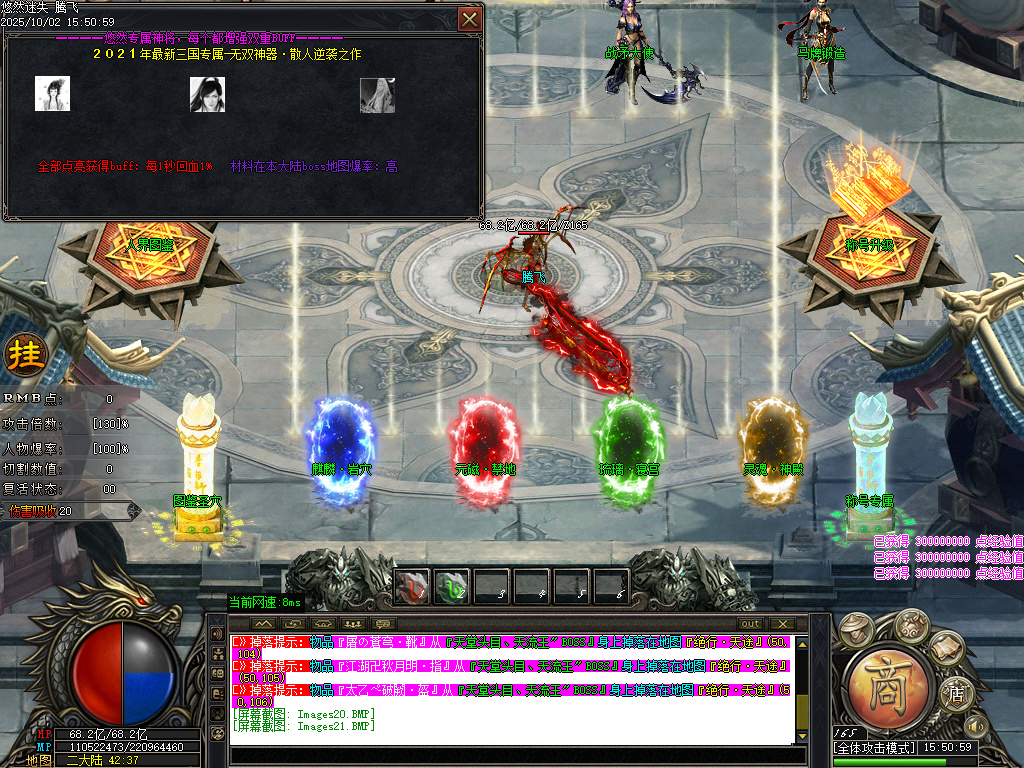Choose the long-haired warrior portrait in the middle
Image resolution: width=1024 pixels, height=768 pixels.
(207, 94)
